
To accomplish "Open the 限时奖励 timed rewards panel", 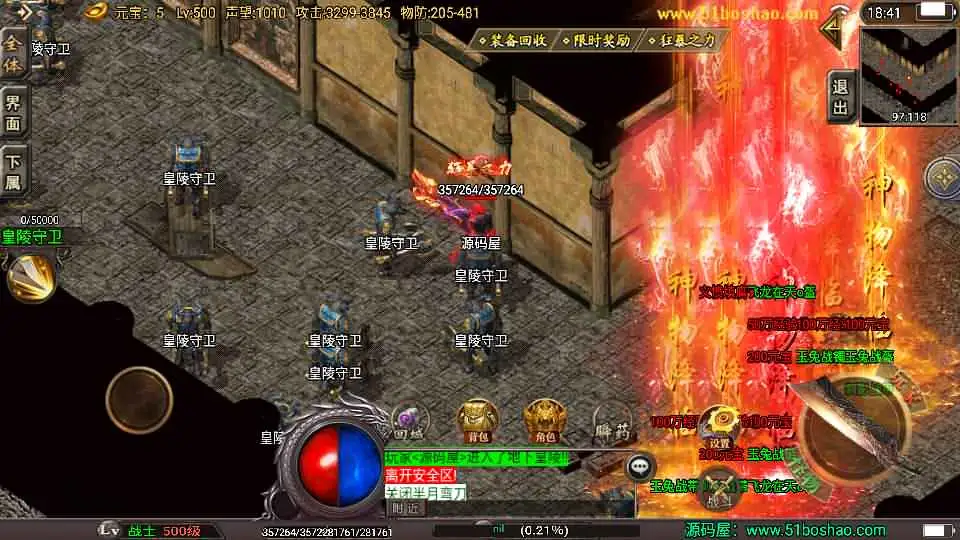I will [x=596, y=41].
